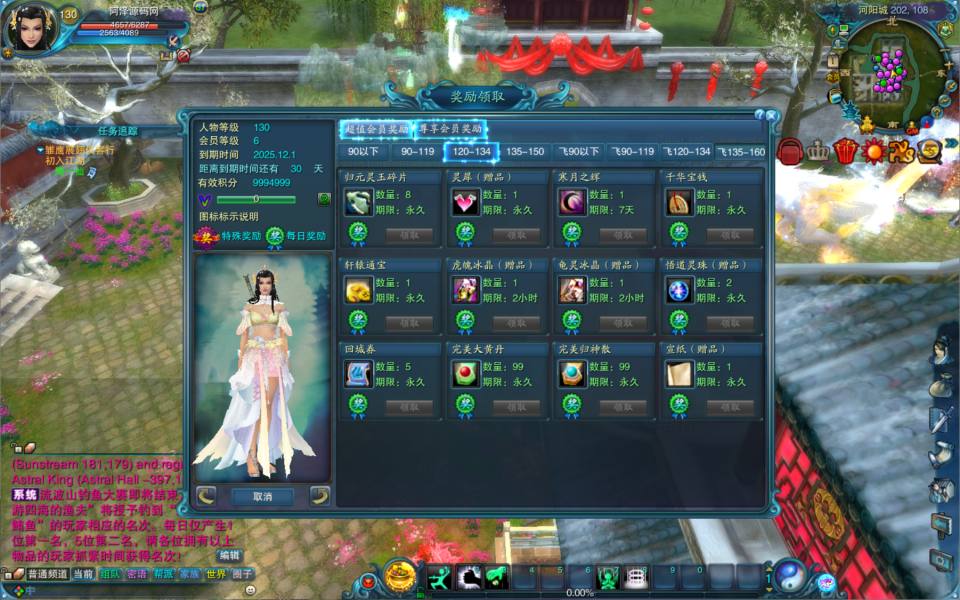Click the 取消 cancel button
The image size is (960, 600).
262,496
